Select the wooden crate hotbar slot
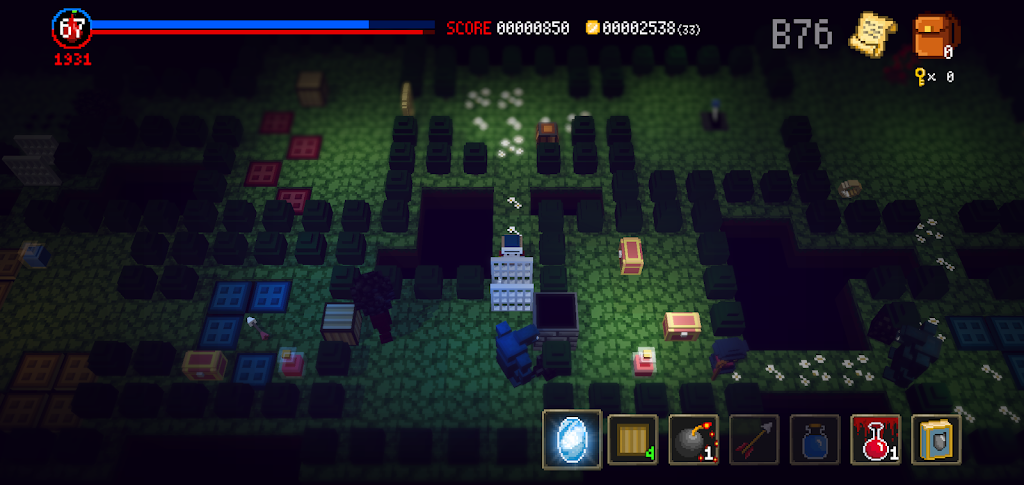This screenshot has width=1024, height=485. coord(633,439)
